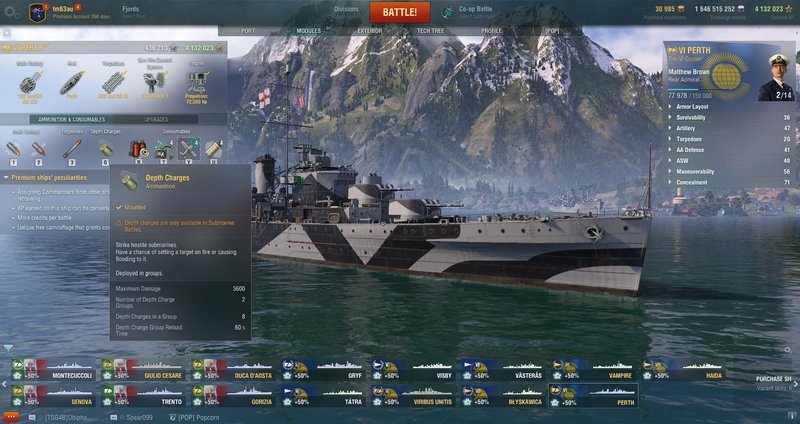800x424 pixels.
Task: Open the Divisions panel
Action: click(345, 12)
